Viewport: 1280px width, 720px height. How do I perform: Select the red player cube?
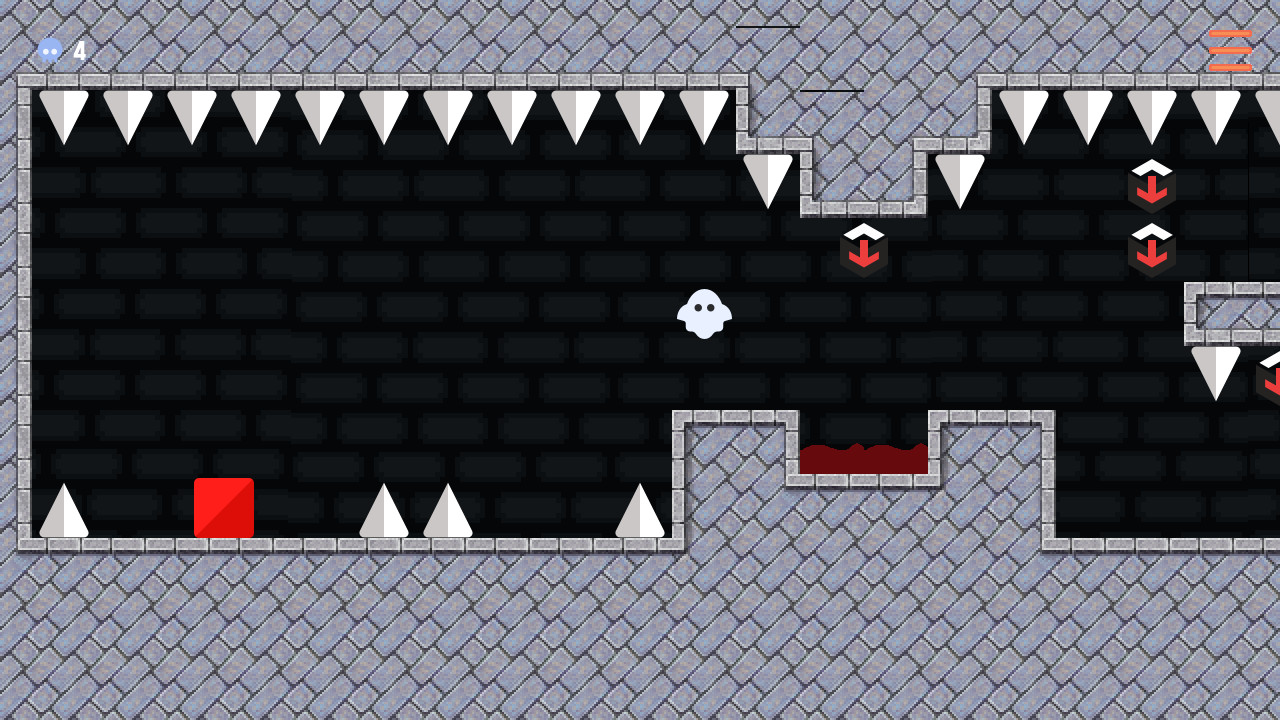click(x=222, y=505)
